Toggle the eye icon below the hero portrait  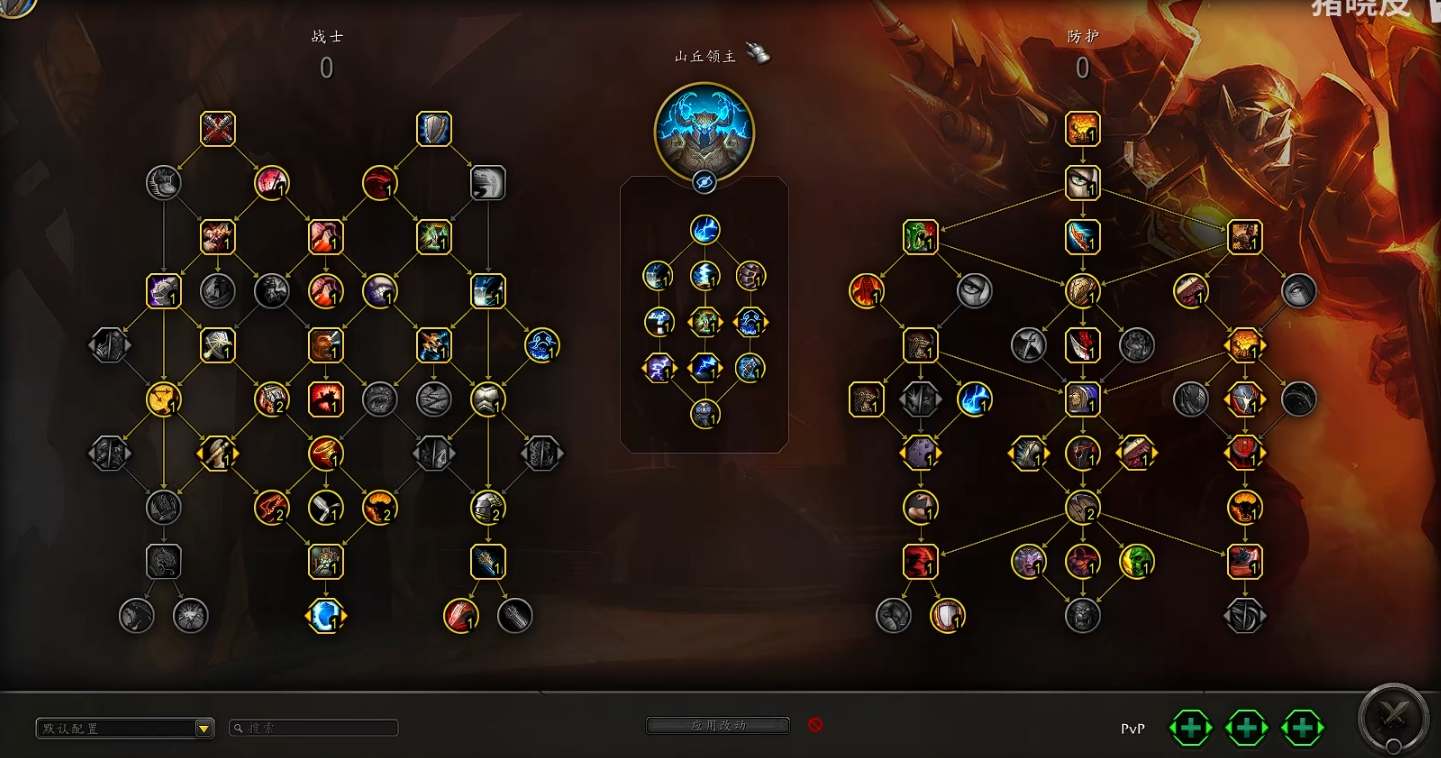(x=705, y=182)
